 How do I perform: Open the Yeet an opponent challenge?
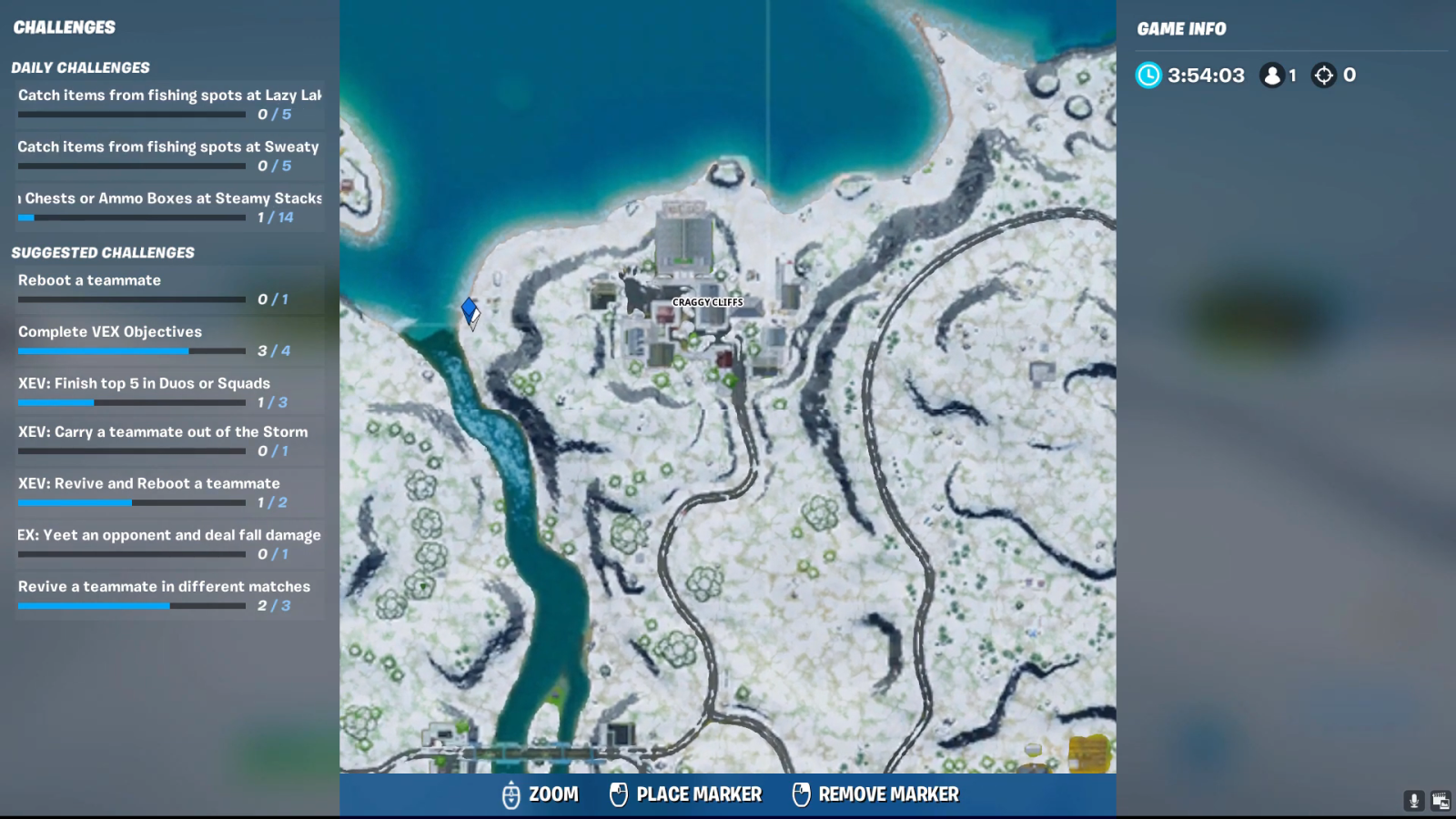(x=169, y=543)
